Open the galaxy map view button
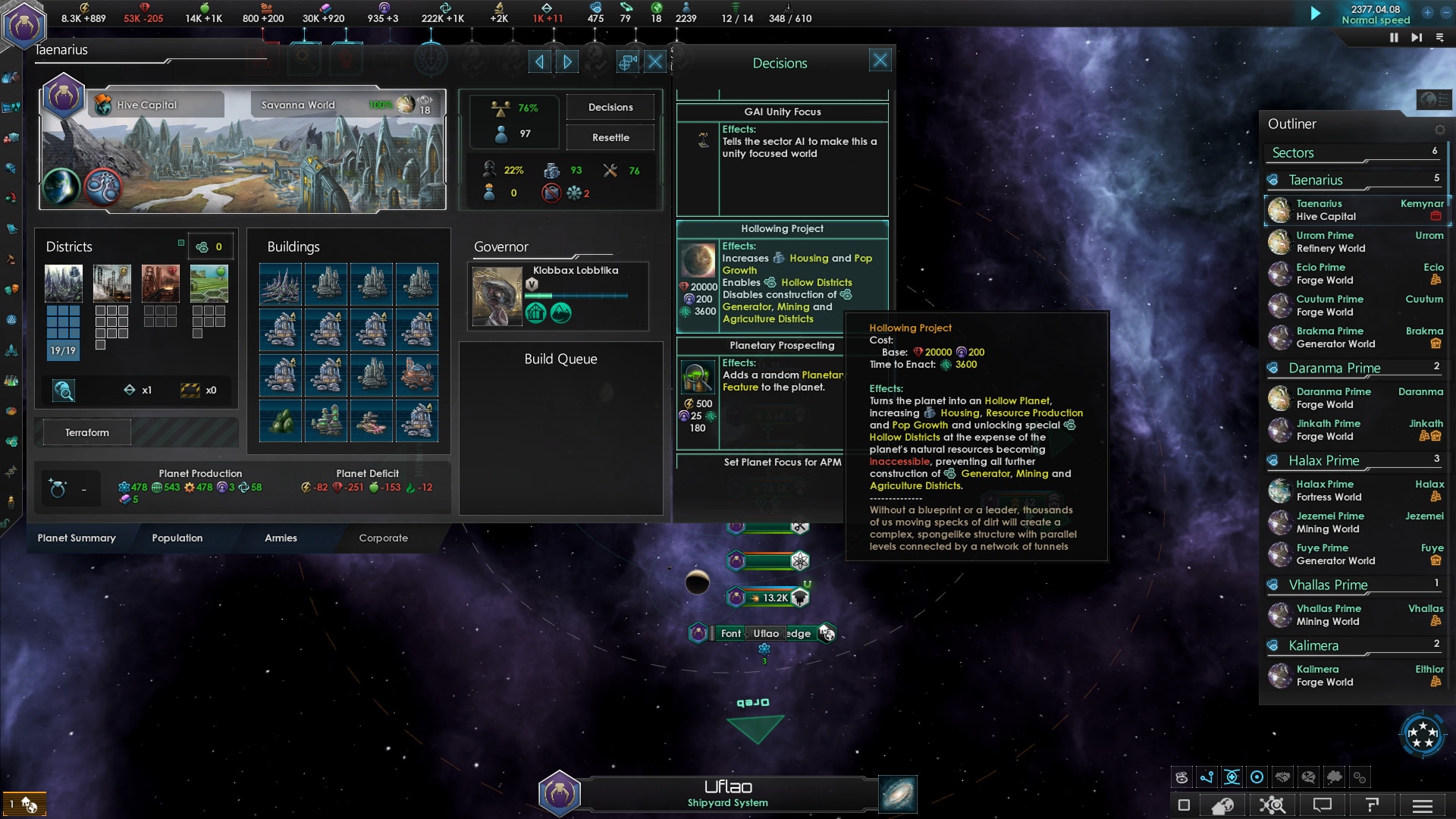 [898, 794]
